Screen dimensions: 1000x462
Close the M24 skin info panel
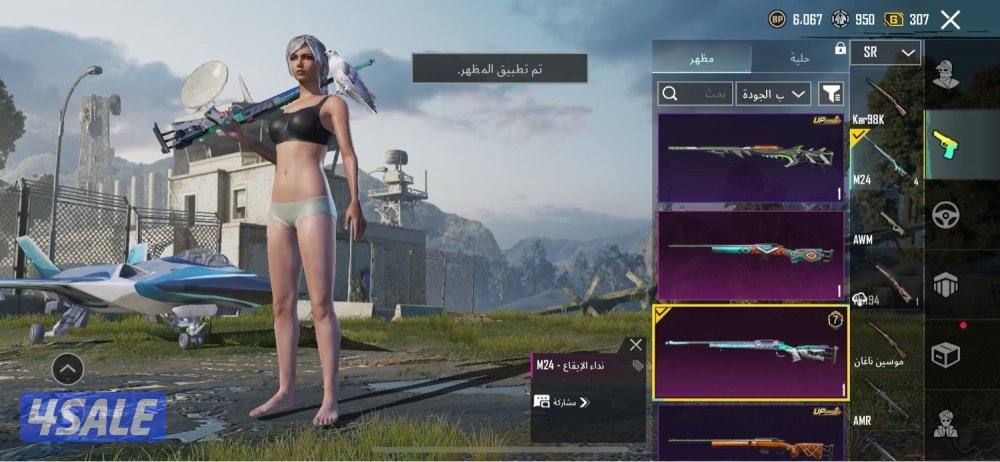point(636,345)
